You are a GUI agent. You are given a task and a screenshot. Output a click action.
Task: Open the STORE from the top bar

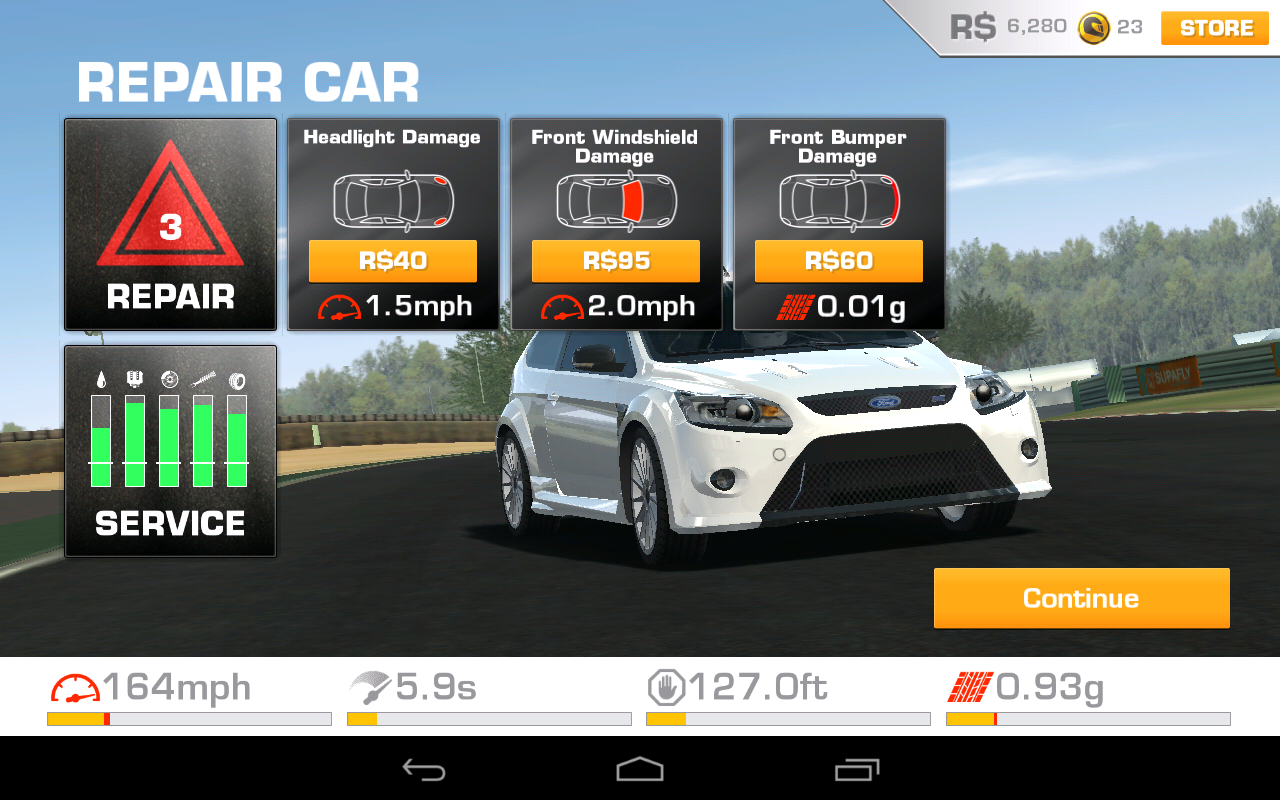[1213, 28]
